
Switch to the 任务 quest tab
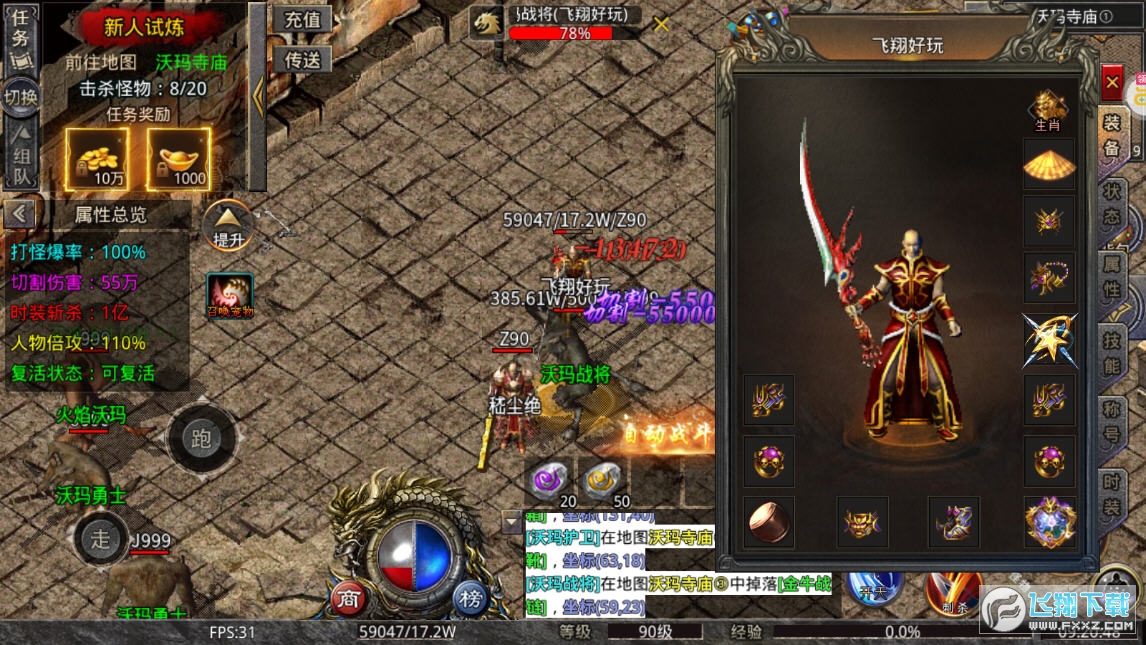point(21,37)
